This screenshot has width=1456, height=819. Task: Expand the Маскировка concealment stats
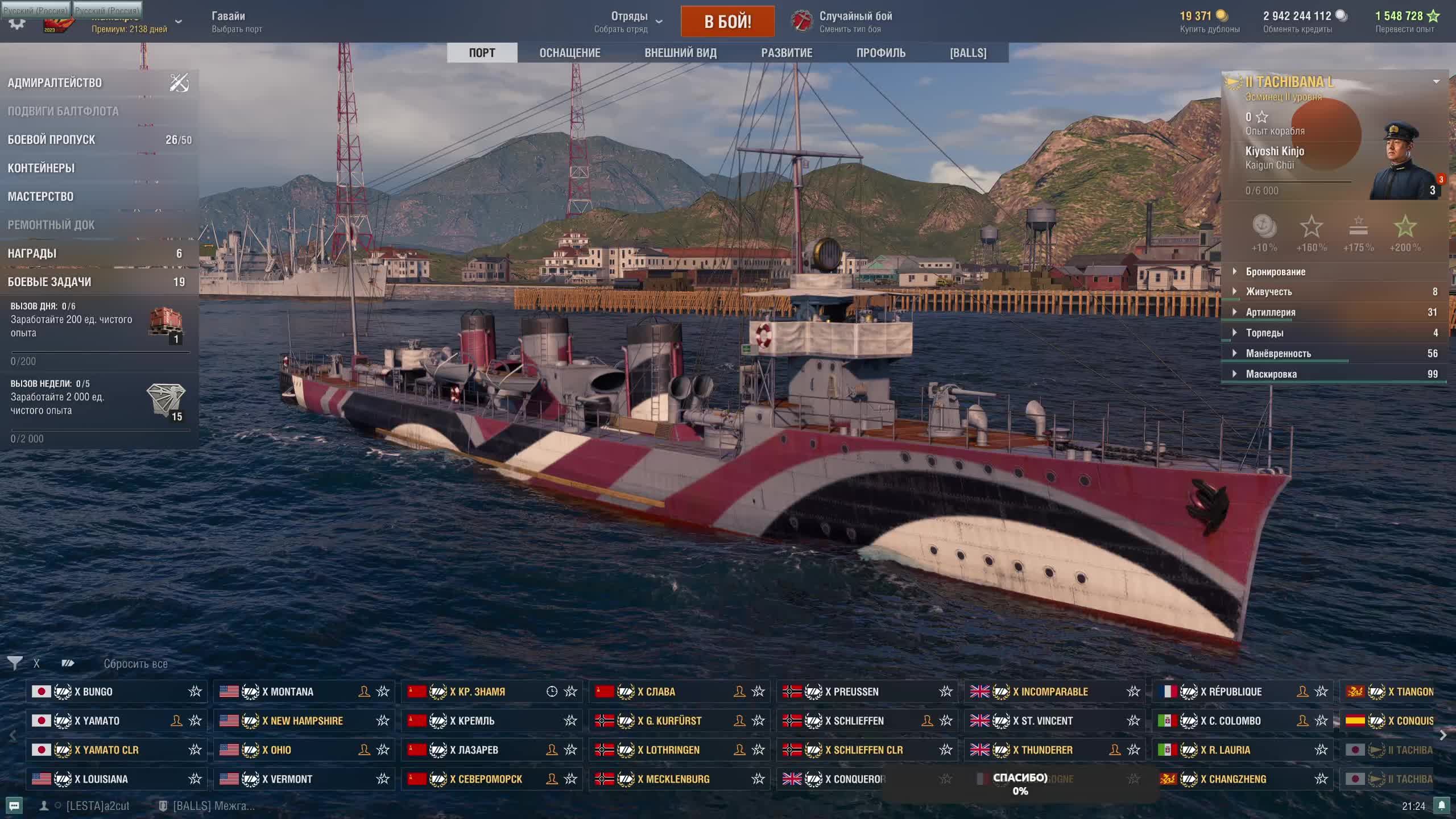coord(1271,374)
